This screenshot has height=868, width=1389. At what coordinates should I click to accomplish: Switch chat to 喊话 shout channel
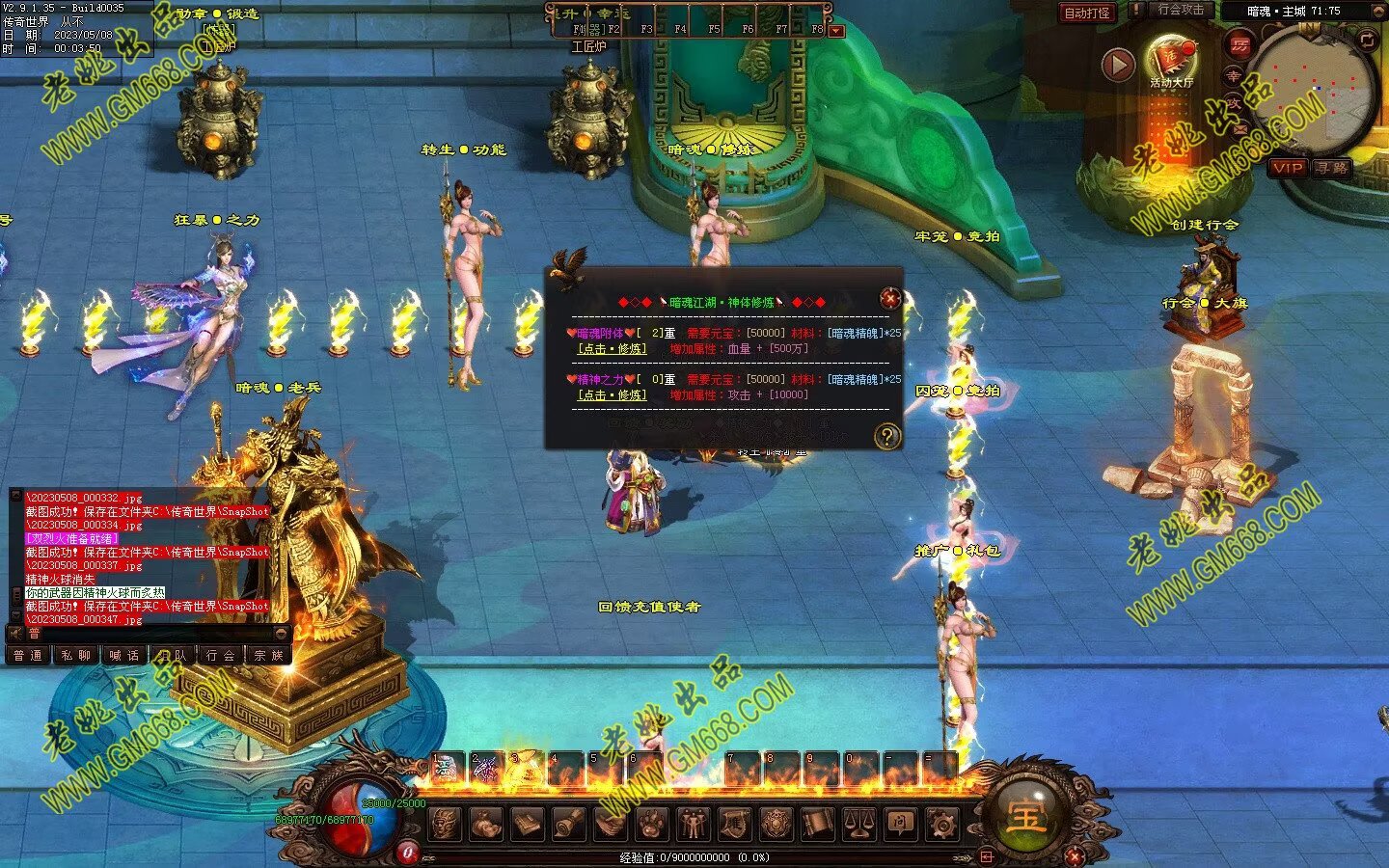coord(124,656)
